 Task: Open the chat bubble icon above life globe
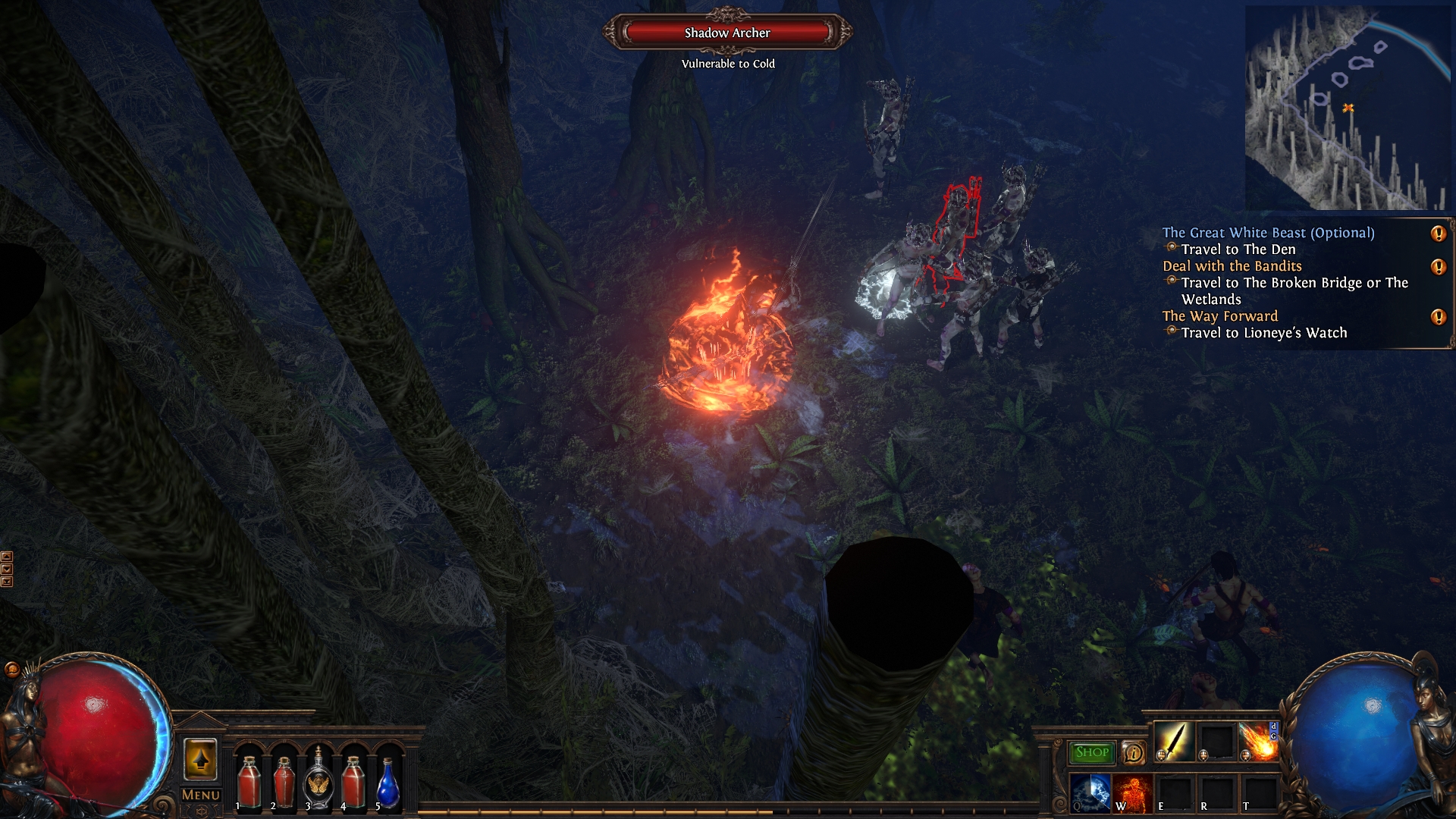click(11, 669)
